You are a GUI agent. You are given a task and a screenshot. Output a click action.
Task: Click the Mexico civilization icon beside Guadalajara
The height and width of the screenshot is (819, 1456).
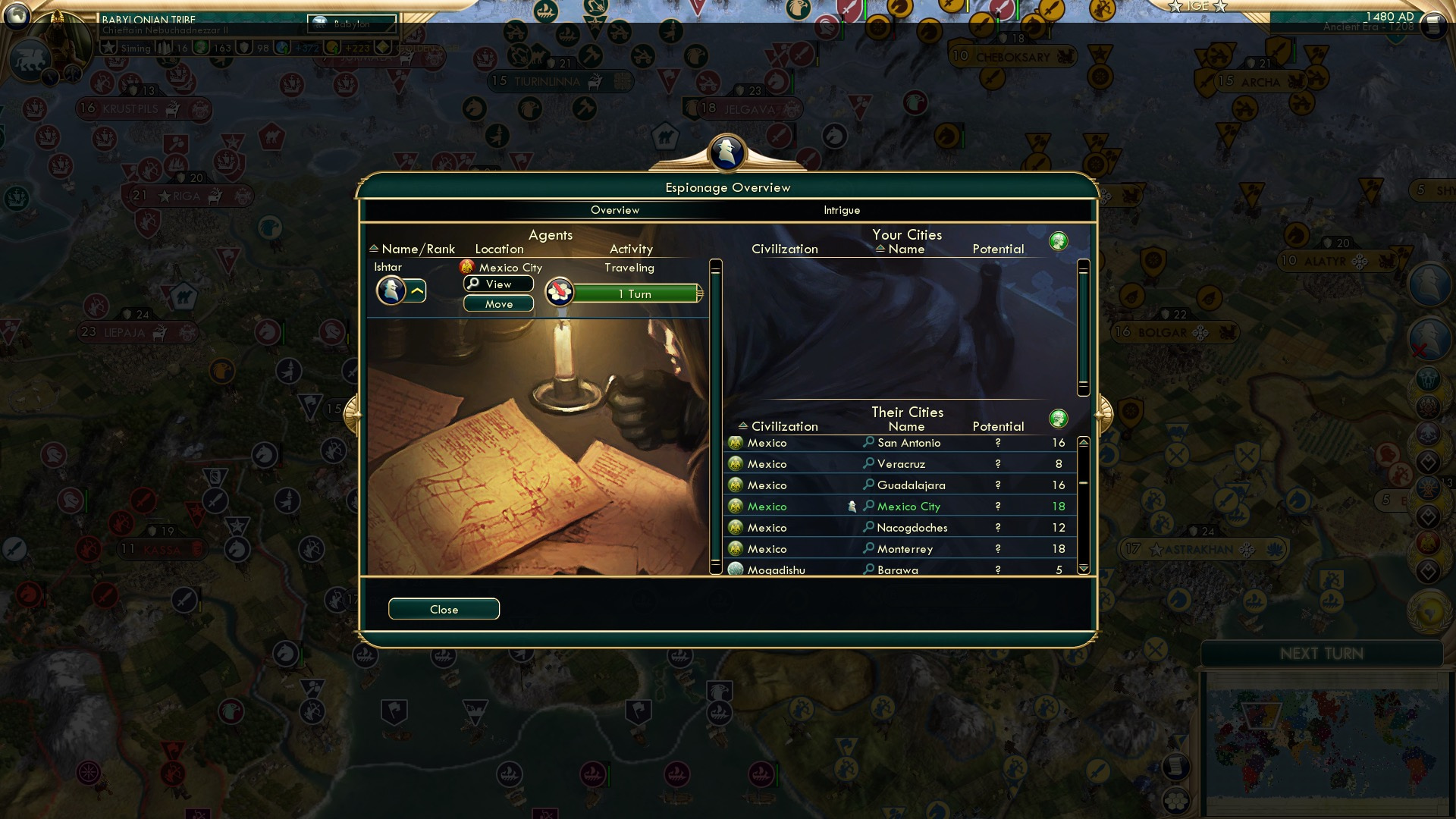pos(734,485)
